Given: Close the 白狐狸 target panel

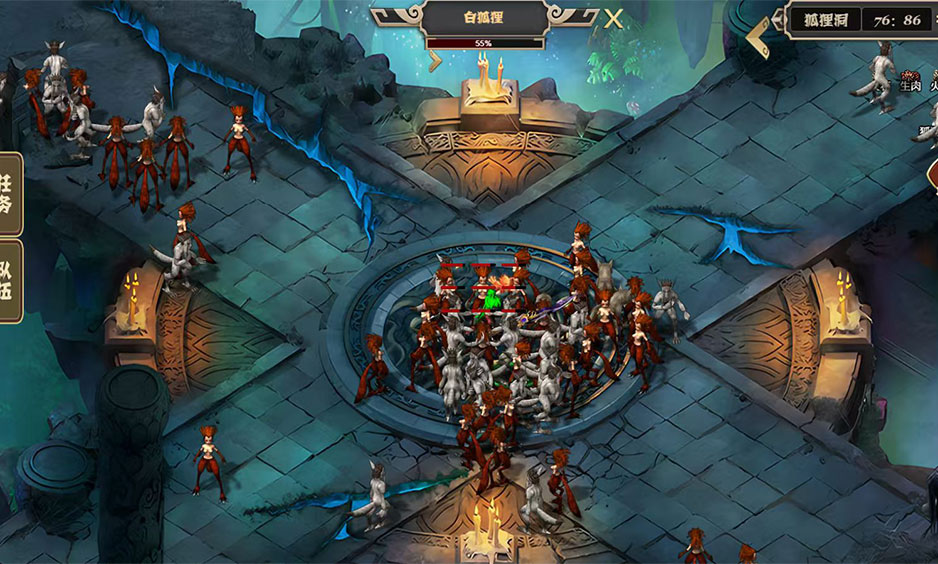Looking at the screenshot, I should [613, 18].
